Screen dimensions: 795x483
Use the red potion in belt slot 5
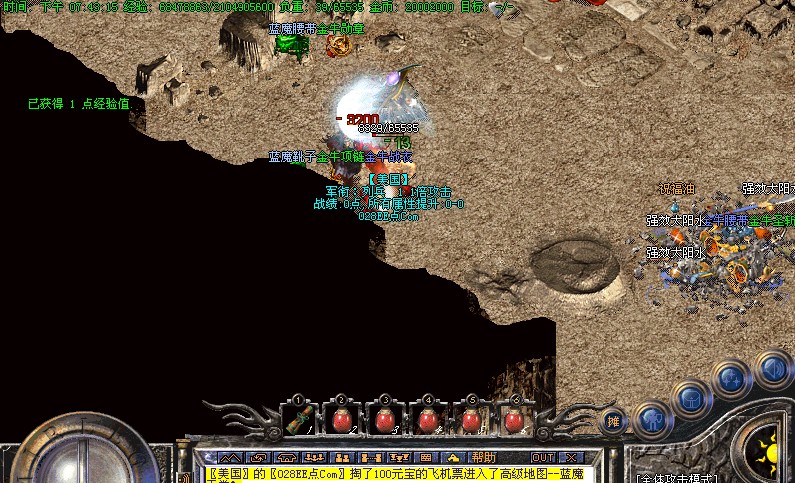point(471,421)
